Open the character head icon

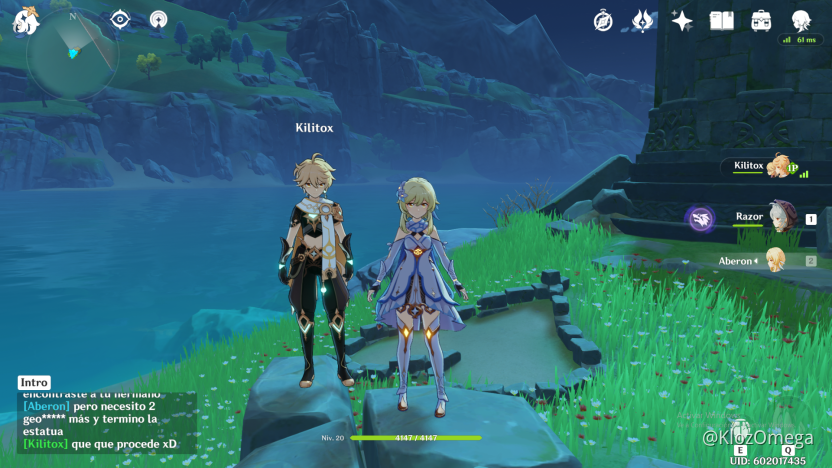[801, 20]
